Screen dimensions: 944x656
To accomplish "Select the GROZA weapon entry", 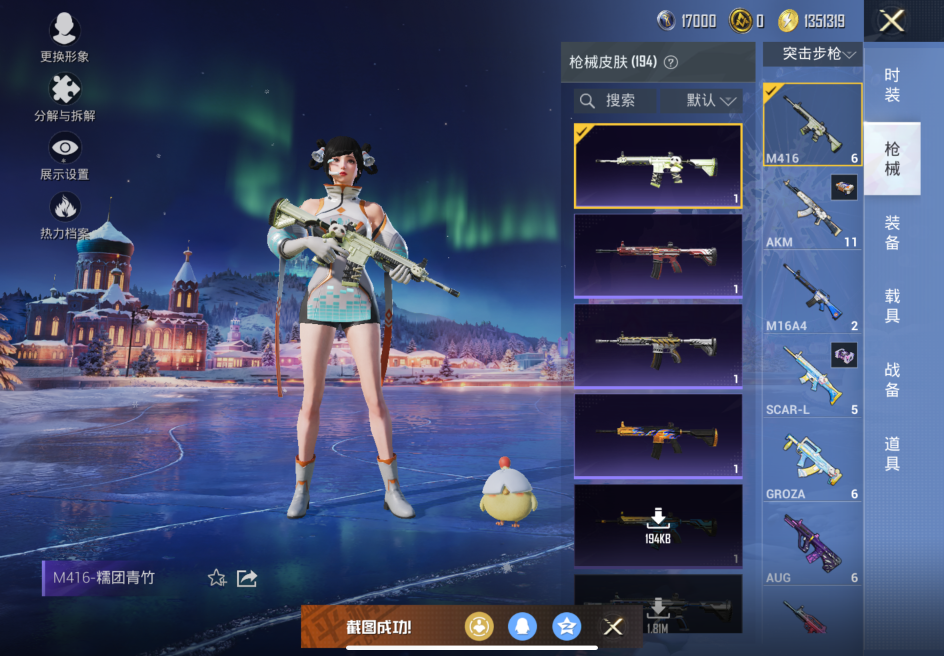I will (x=812, y=462).
